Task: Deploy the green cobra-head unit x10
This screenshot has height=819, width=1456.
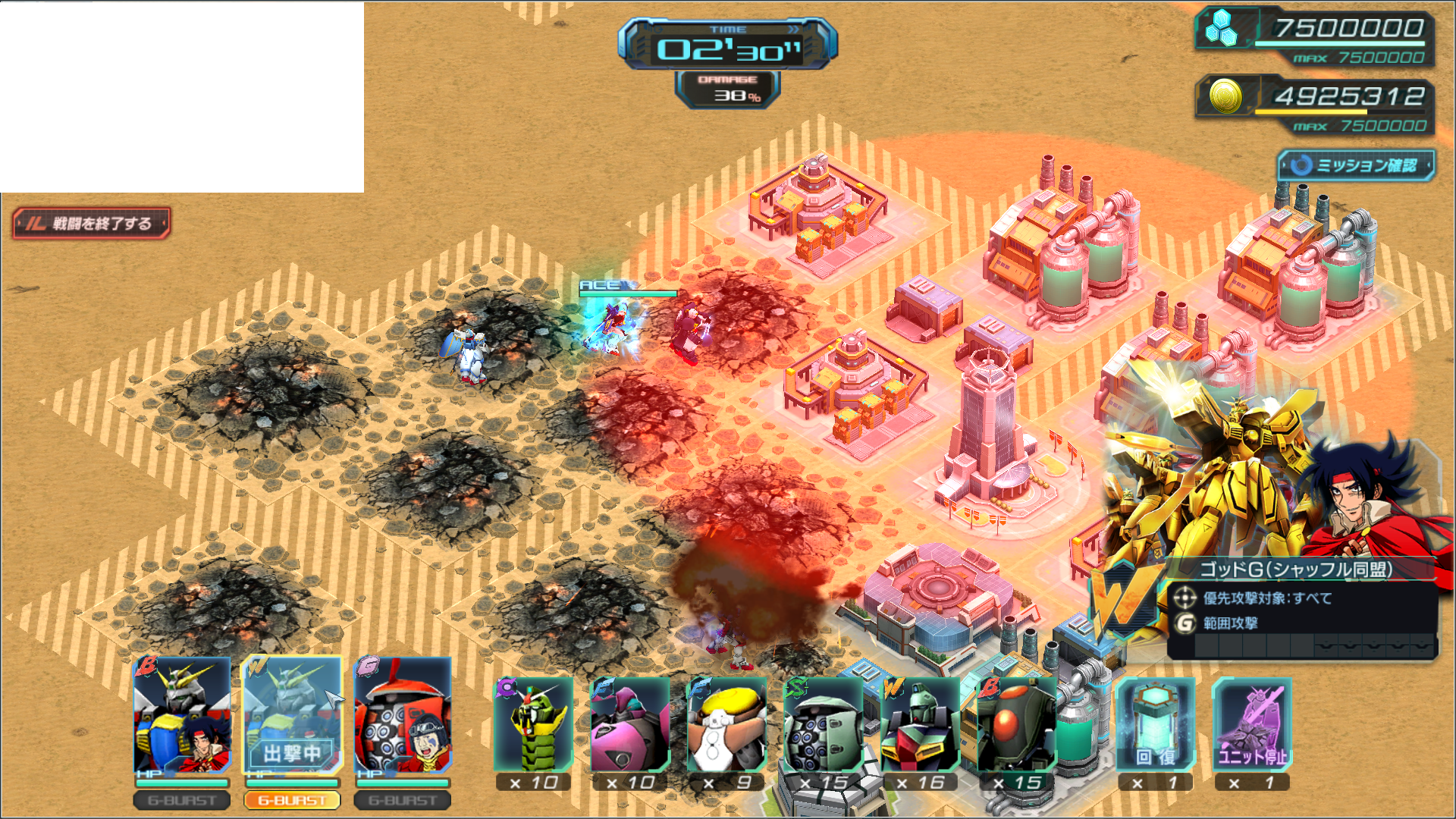Action: 534,726
